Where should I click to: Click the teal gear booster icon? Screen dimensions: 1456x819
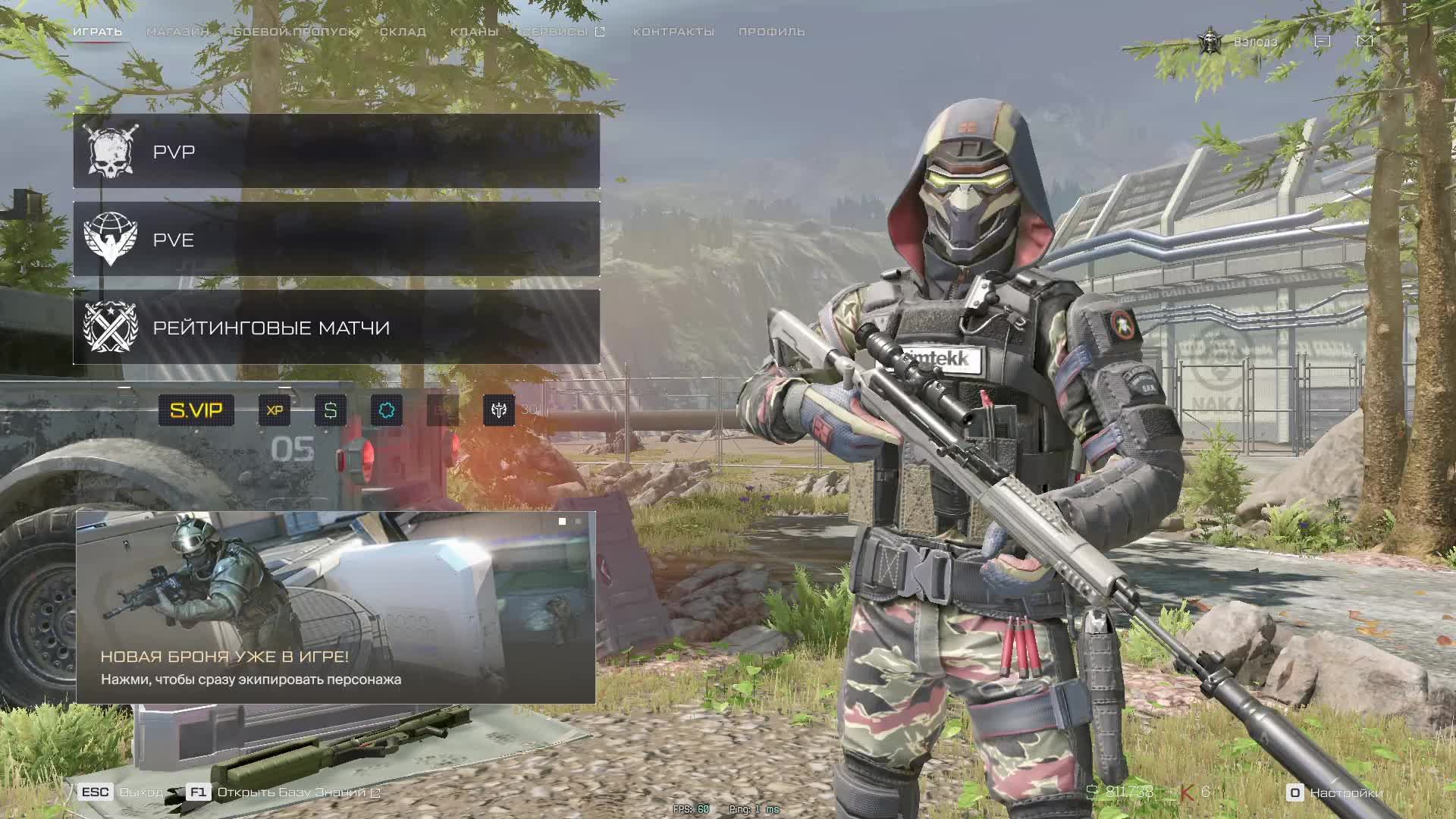[x=387, y=410]
